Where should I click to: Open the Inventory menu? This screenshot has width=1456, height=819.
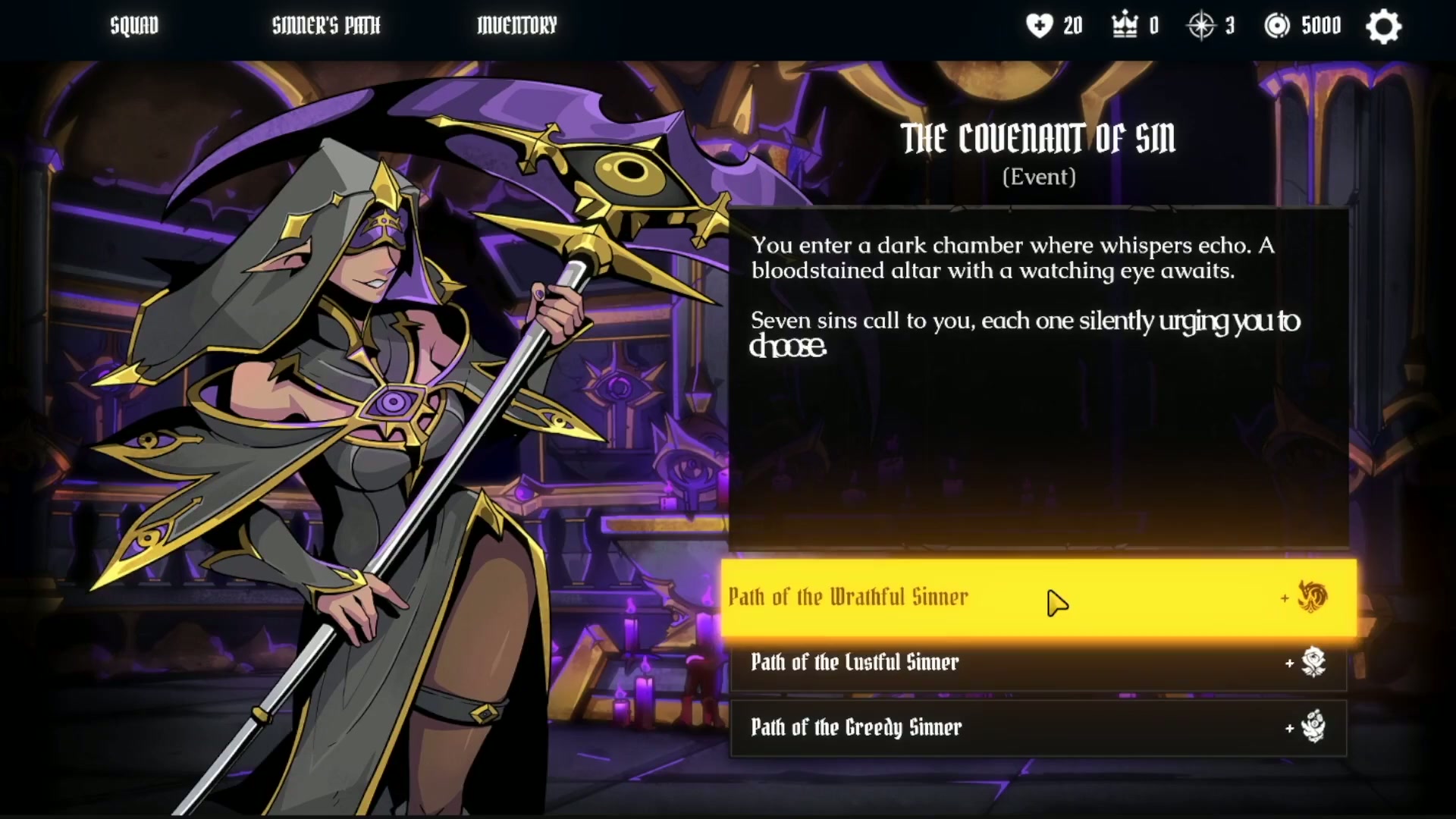point(516,25)
